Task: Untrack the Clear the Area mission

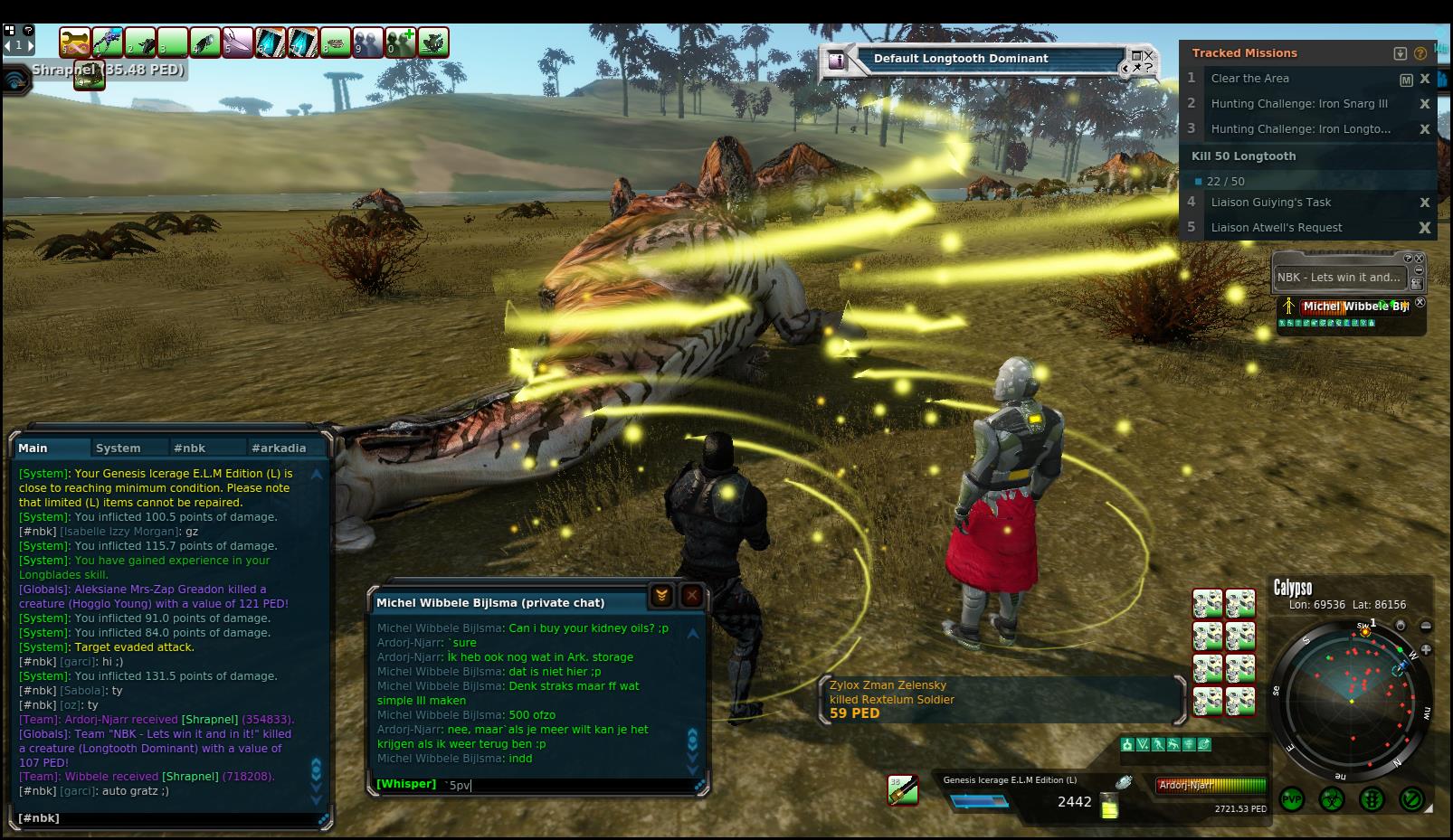Action: [1425, 79]
